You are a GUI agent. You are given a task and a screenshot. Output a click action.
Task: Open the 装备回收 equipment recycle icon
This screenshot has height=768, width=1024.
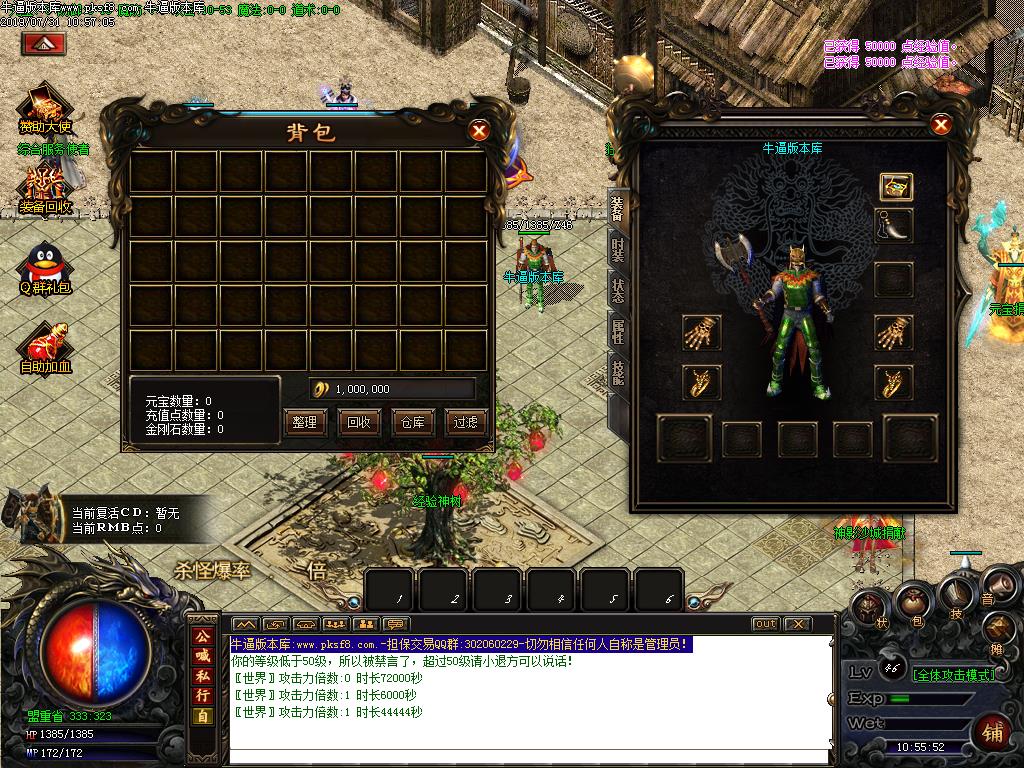(45, 189)
